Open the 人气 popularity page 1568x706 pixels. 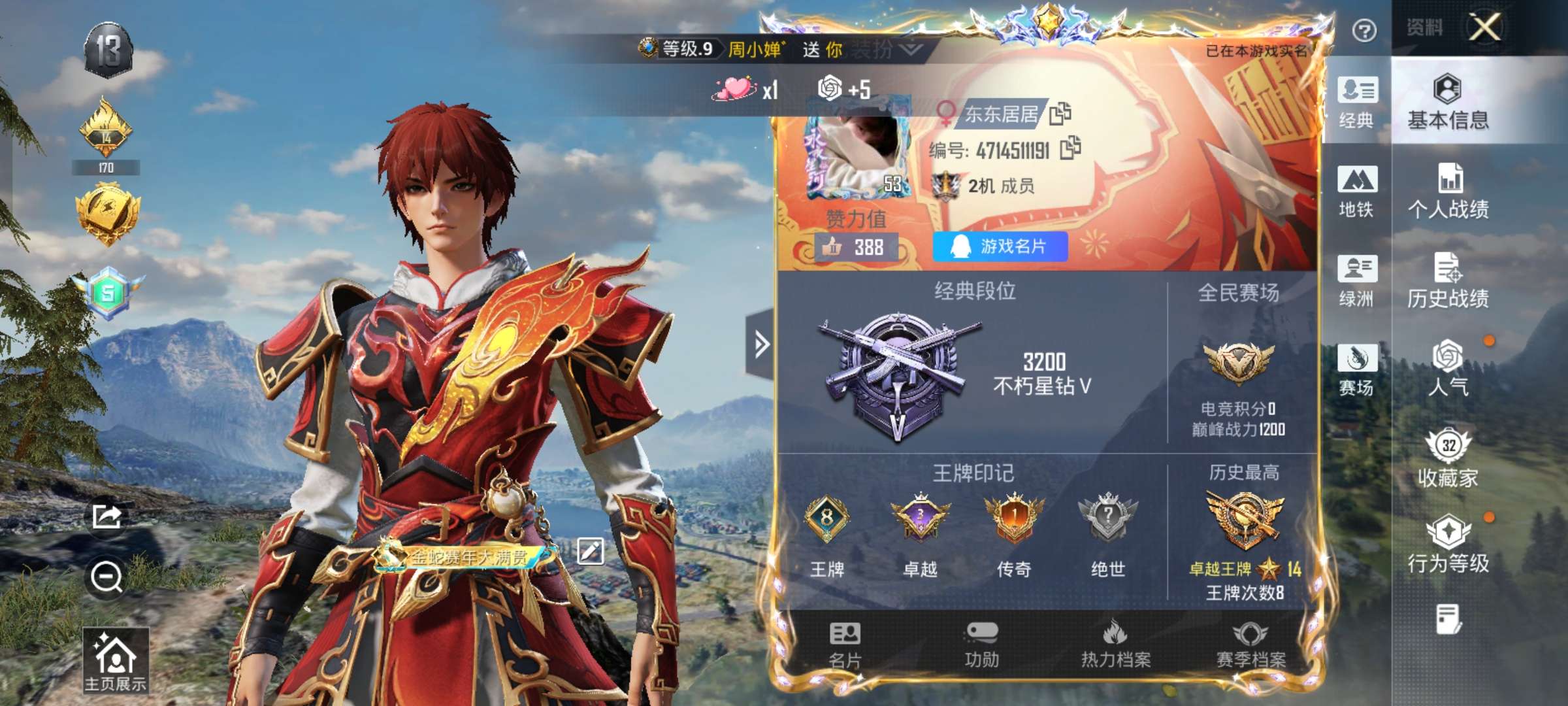pyautogui.click(x=1448, y=368)
